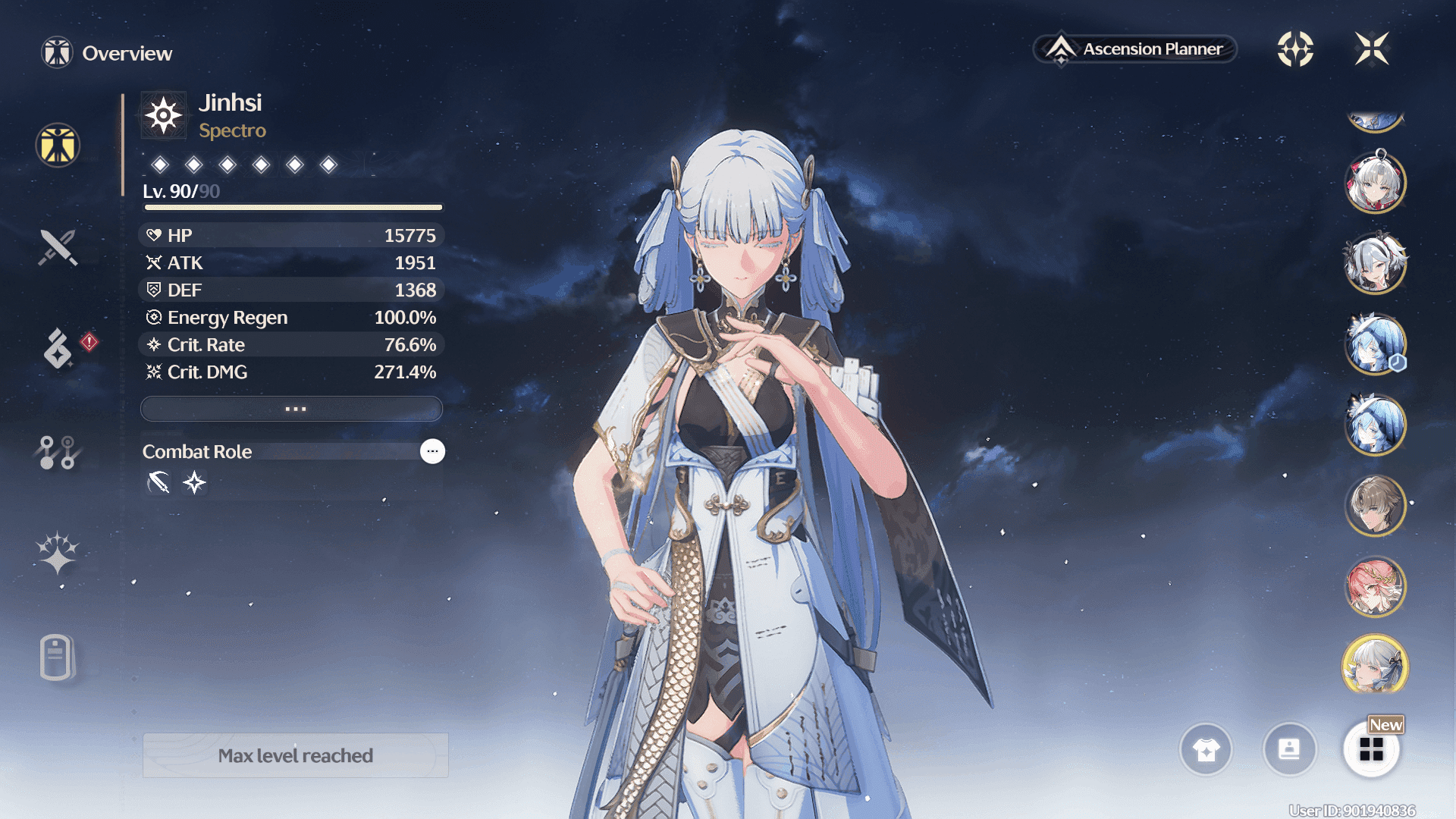Switch to the Weapon tab with the sword icon
This screenshot has width=1456, height=819.
58,247
